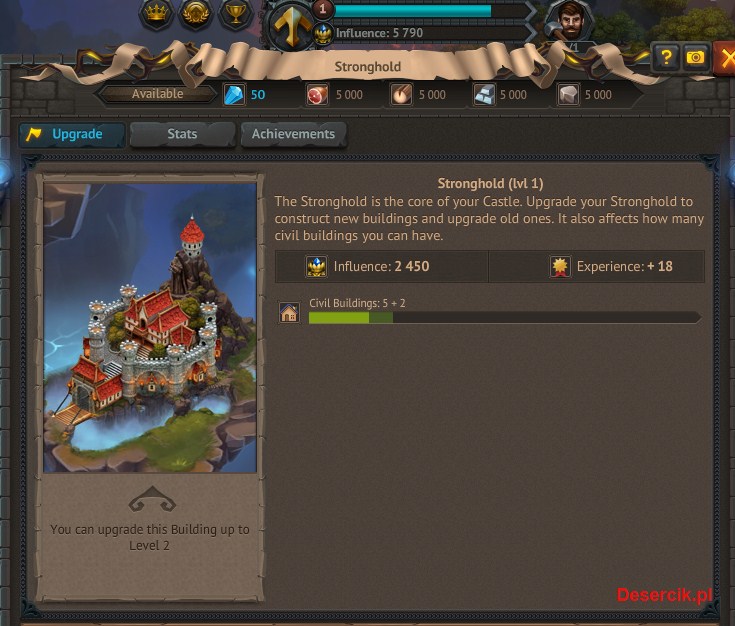Click the camera screenshot button
735x626 pixels.
point(695,58)
